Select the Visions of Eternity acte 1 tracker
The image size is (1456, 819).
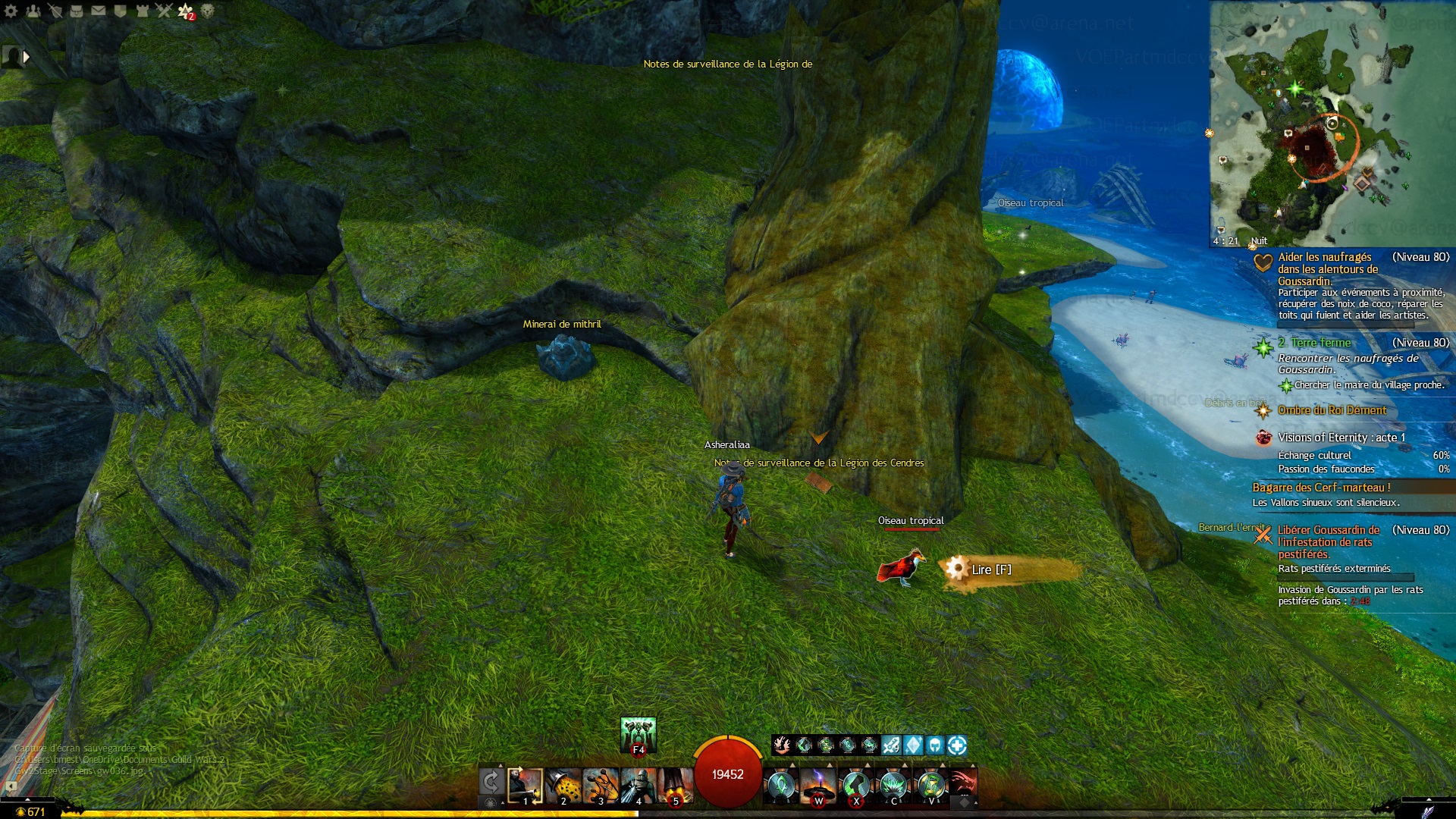coord(1341,438)
